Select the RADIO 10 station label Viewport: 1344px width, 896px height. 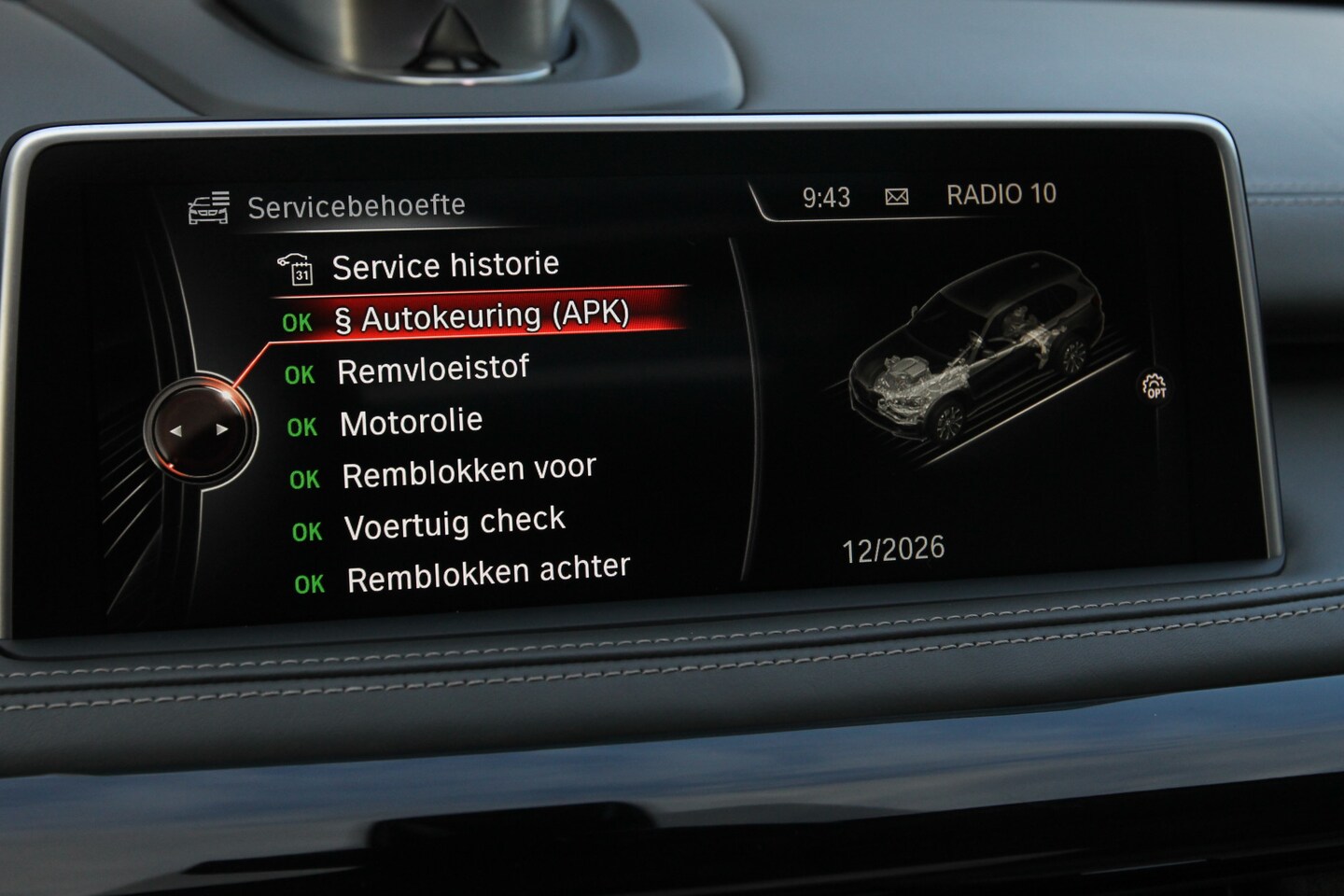click(x=1001, y=195)
